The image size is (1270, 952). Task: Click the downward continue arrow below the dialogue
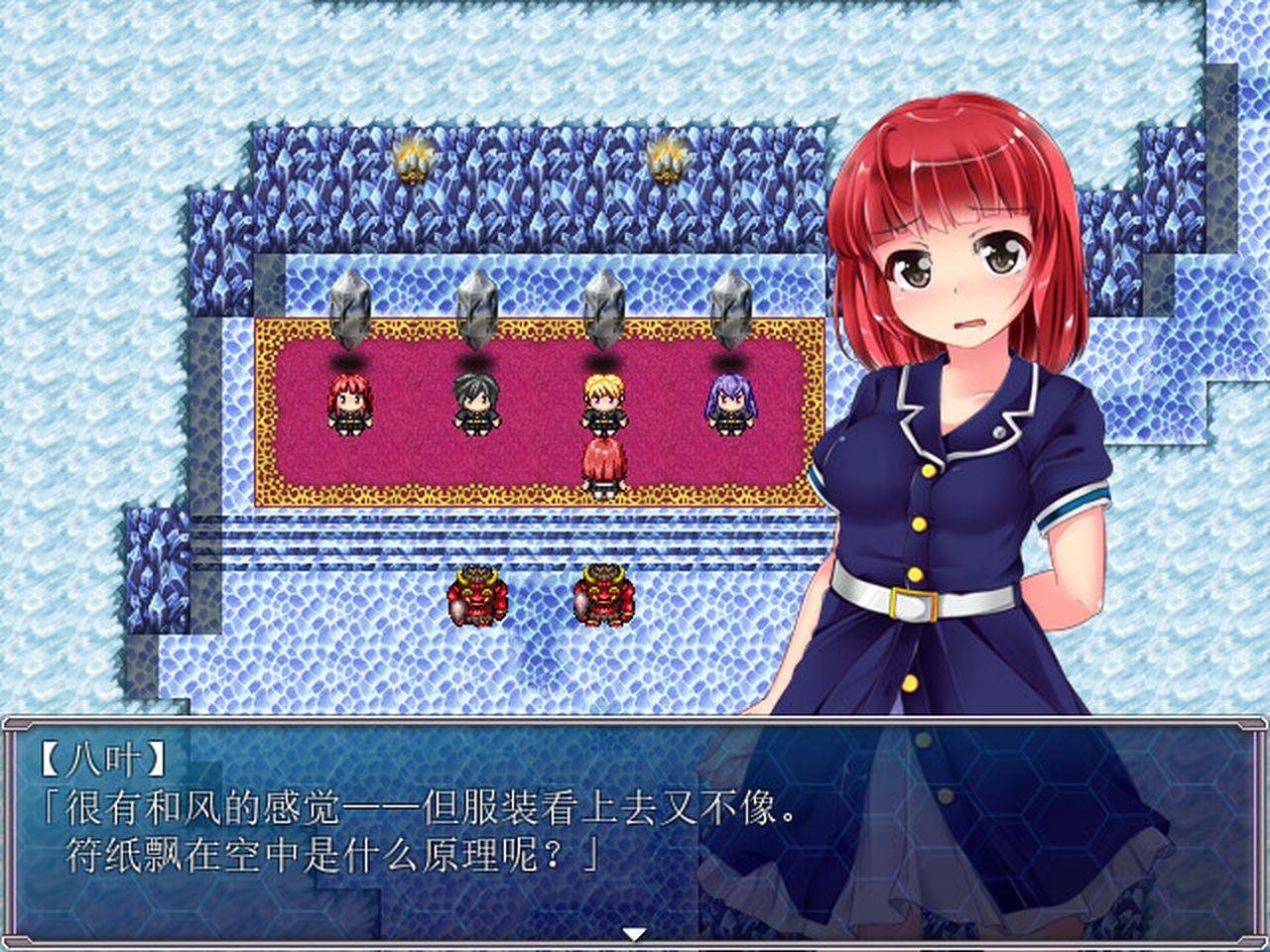(x=633, y=932)
